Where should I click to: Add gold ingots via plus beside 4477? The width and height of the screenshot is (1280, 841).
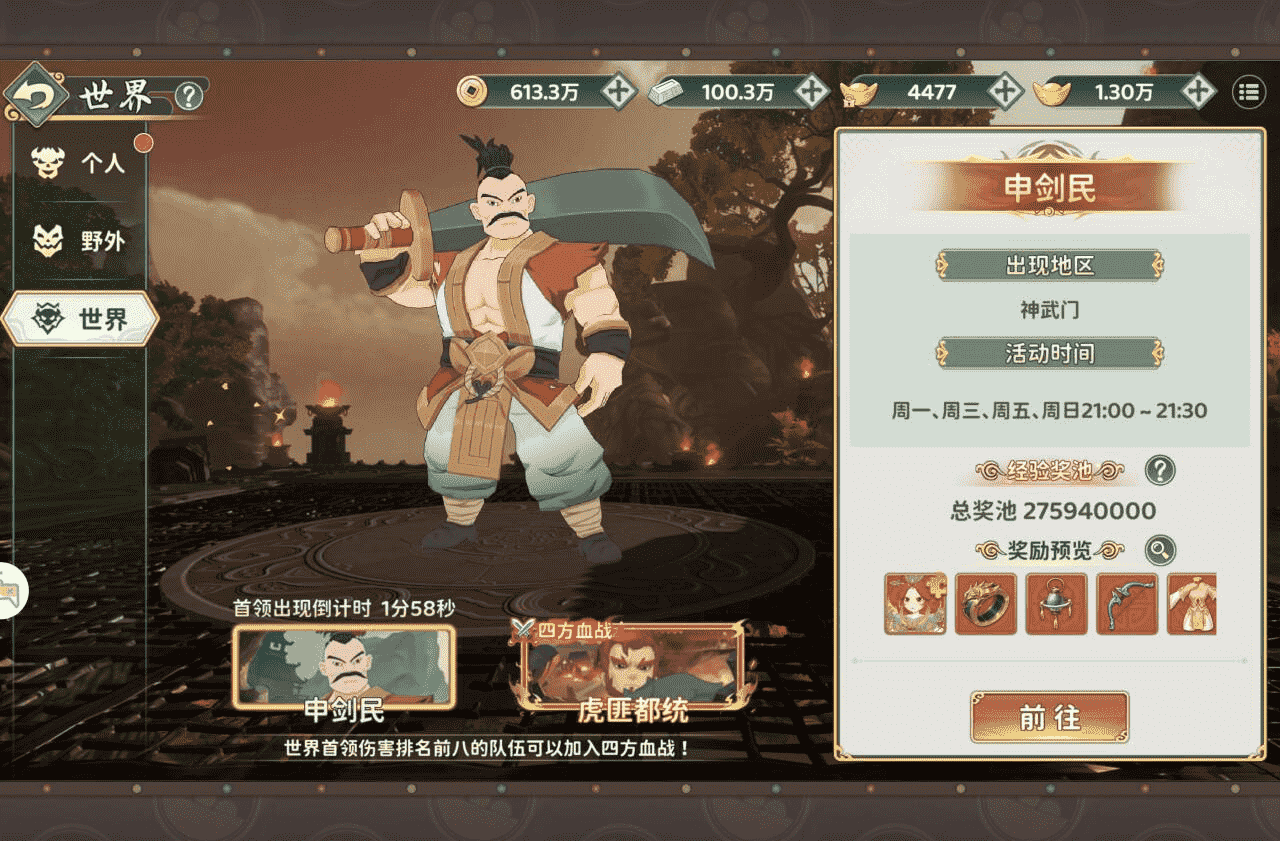pyautogui.click(x=1003, y=91)
